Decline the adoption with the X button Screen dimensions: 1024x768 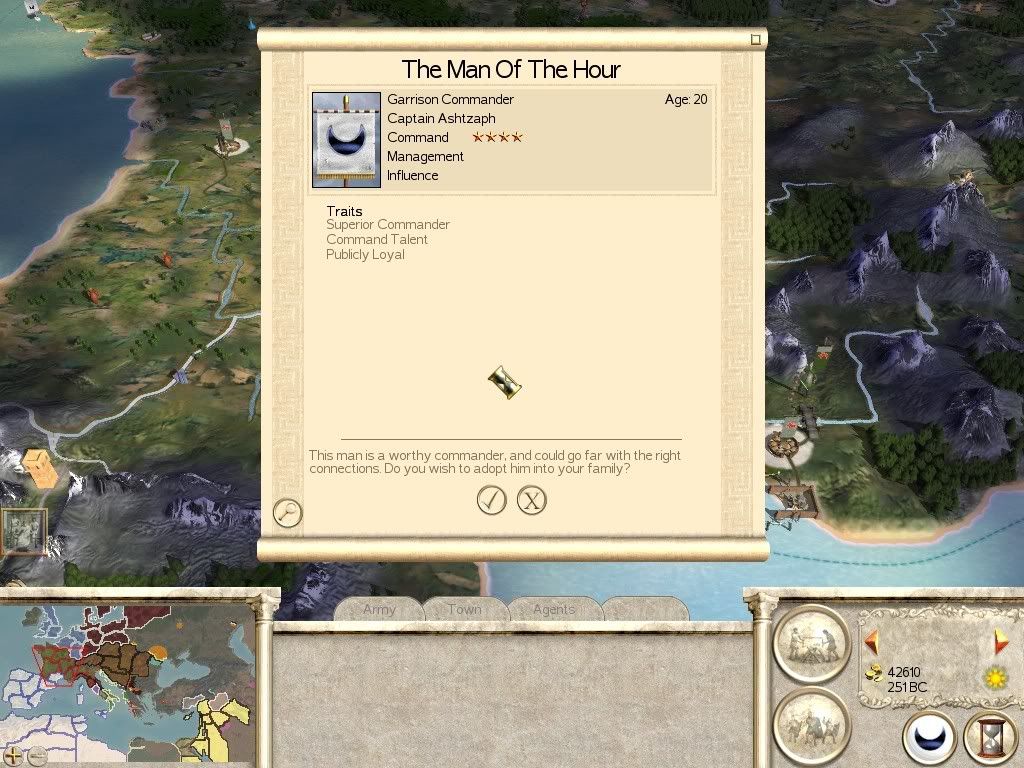click(532, 500)
